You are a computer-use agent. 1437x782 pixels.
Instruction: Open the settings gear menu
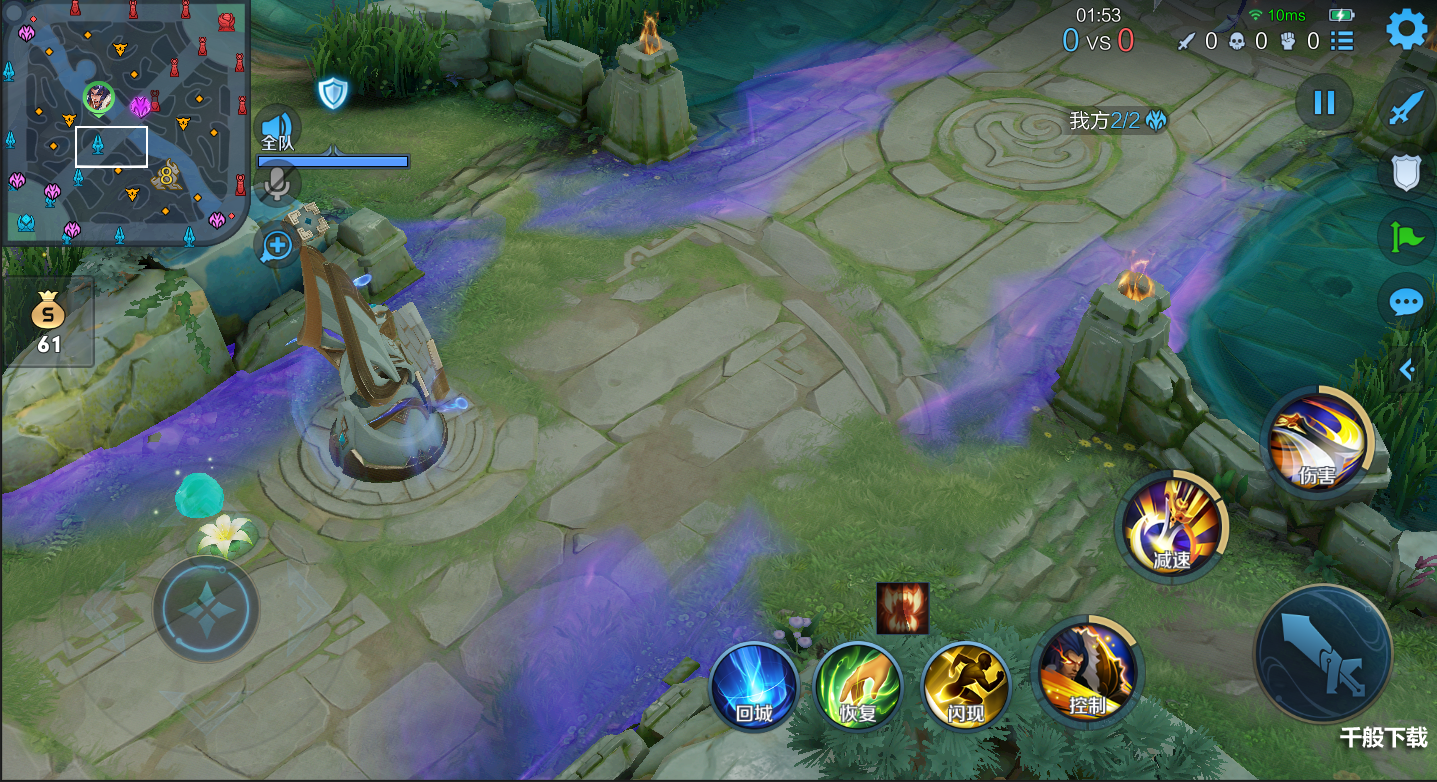pos(1406,30)
